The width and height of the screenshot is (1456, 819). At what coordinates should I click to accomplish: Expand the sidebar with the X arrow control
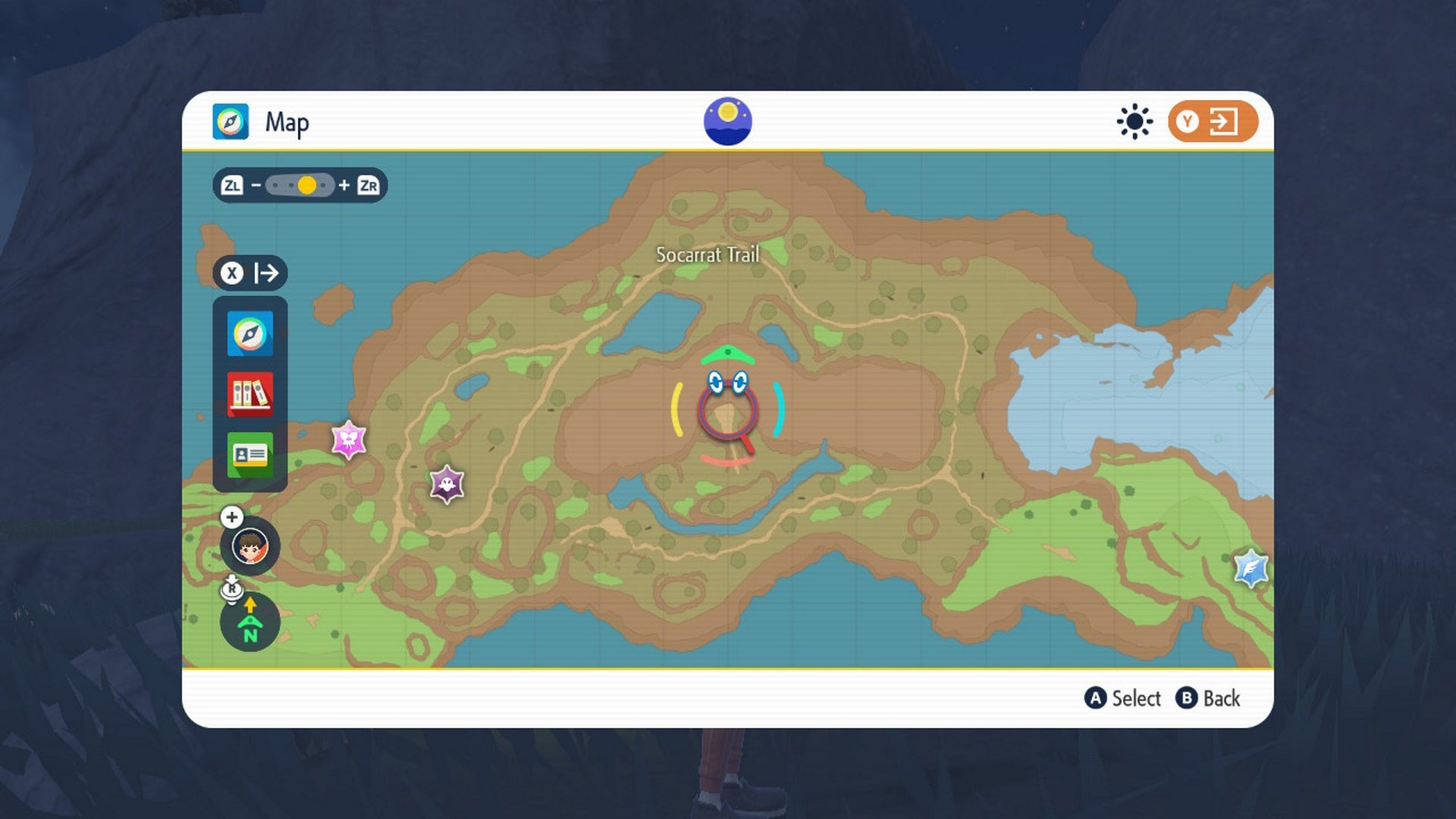(x=251, y=273)
